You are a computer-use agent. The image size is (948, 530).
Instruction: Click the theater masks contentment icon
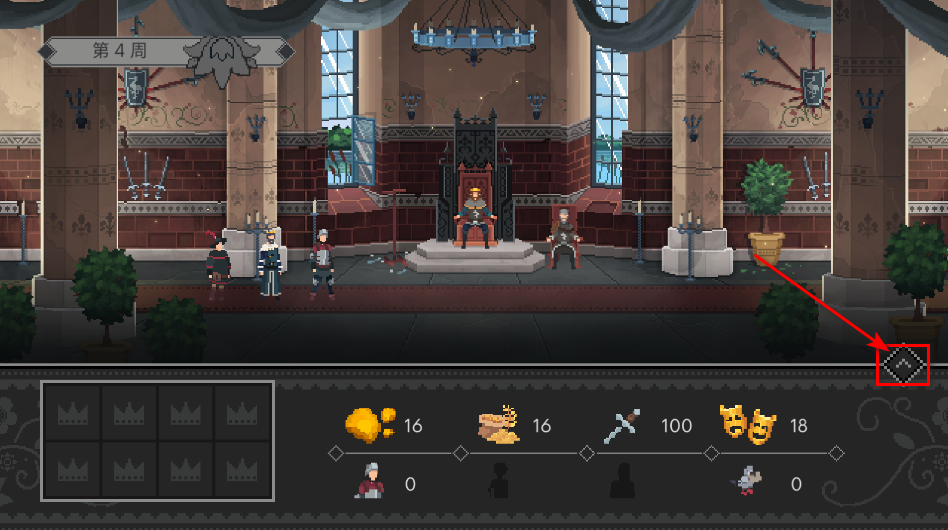click(748, 425)
